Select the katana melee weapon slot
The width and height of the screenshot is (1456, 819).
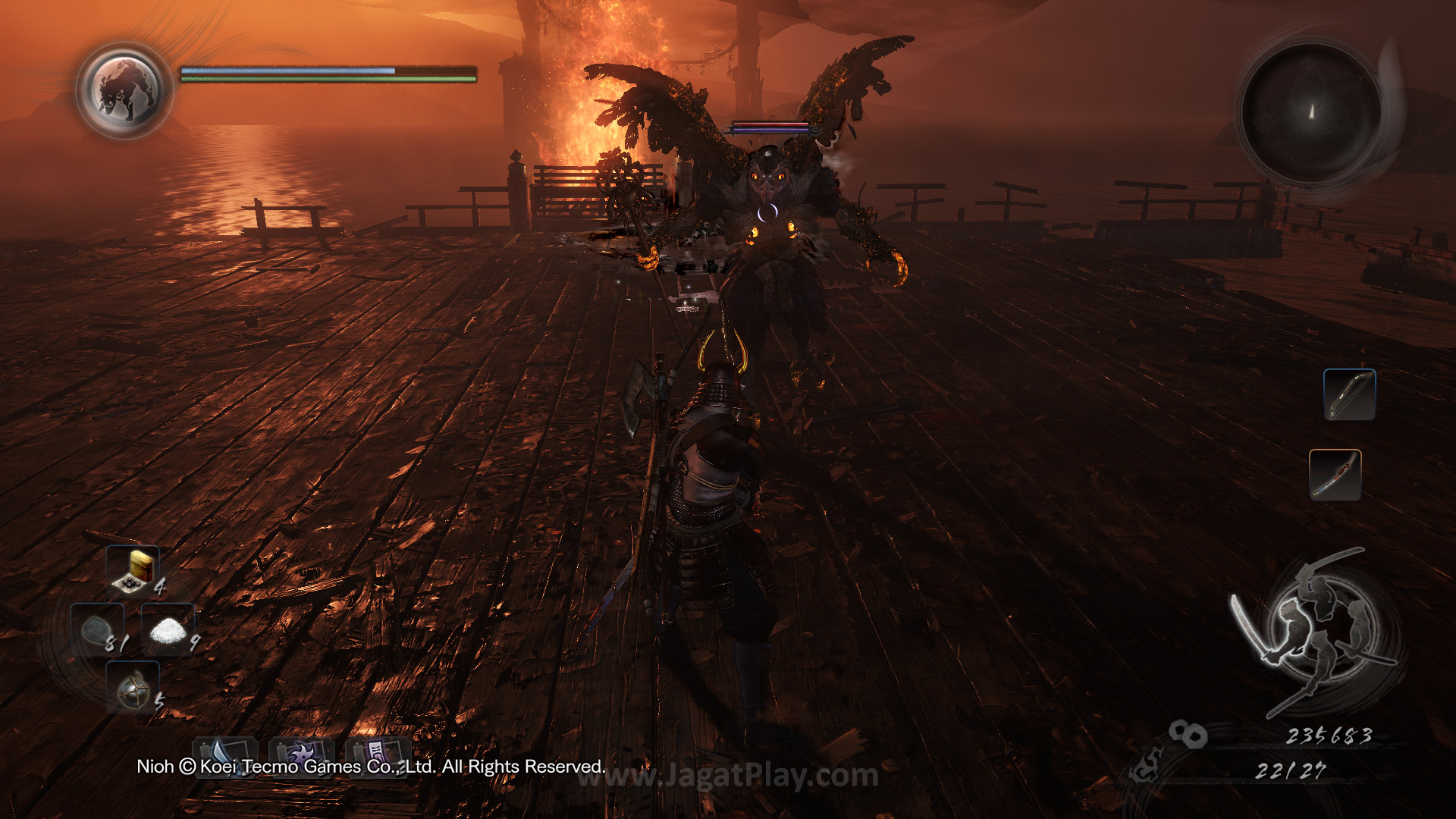pyautogui.click(x=1335, y=475)
